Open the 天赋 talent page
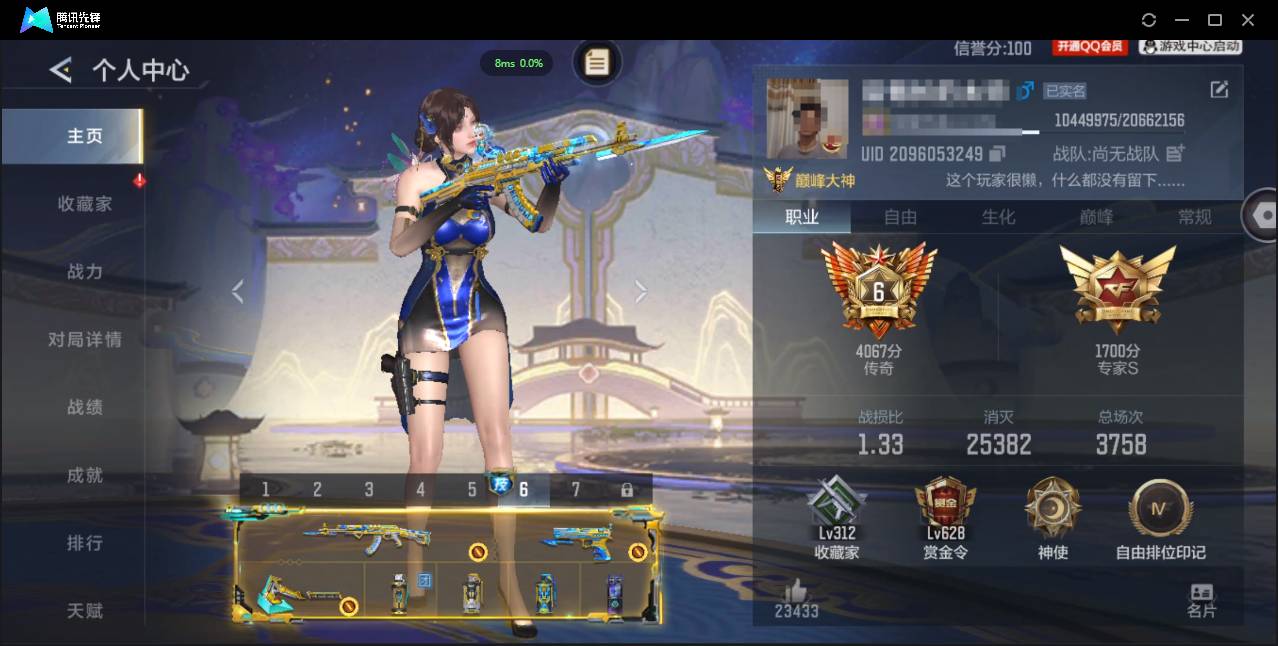 tap(84, 610)
